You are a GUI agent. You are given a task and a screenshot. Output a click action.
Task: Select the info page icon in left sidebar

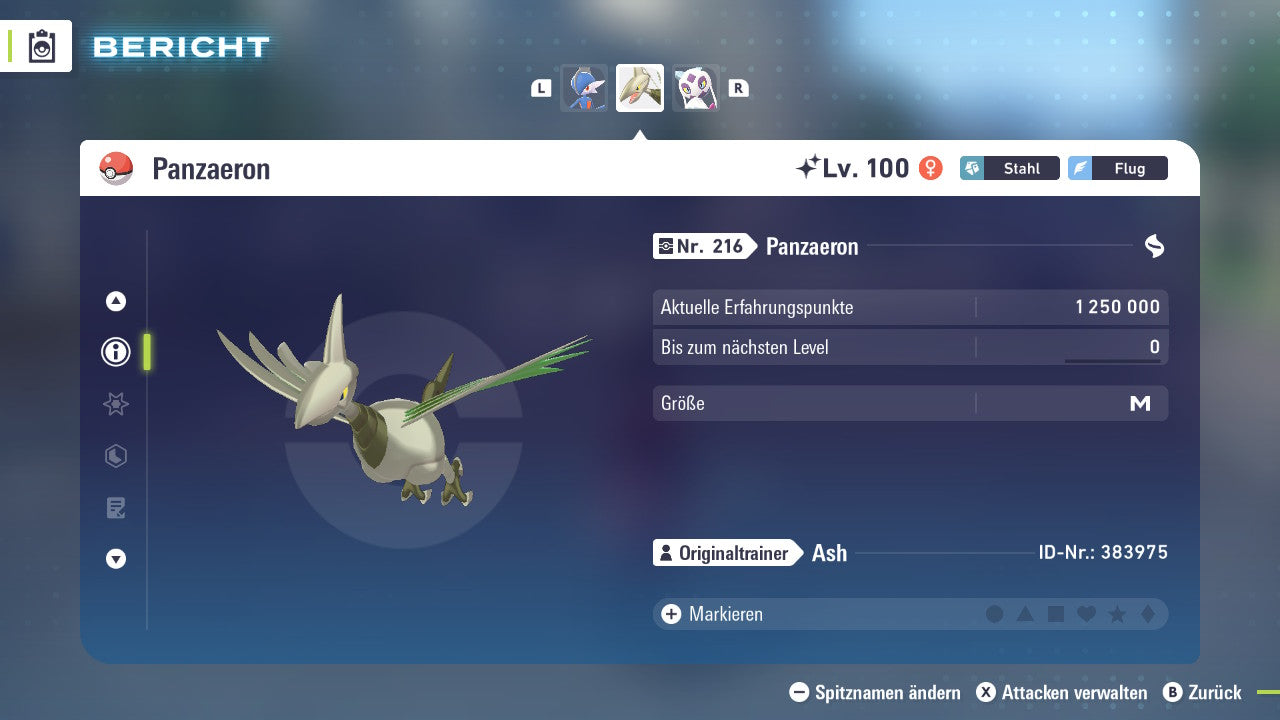(x=115, y=352)
